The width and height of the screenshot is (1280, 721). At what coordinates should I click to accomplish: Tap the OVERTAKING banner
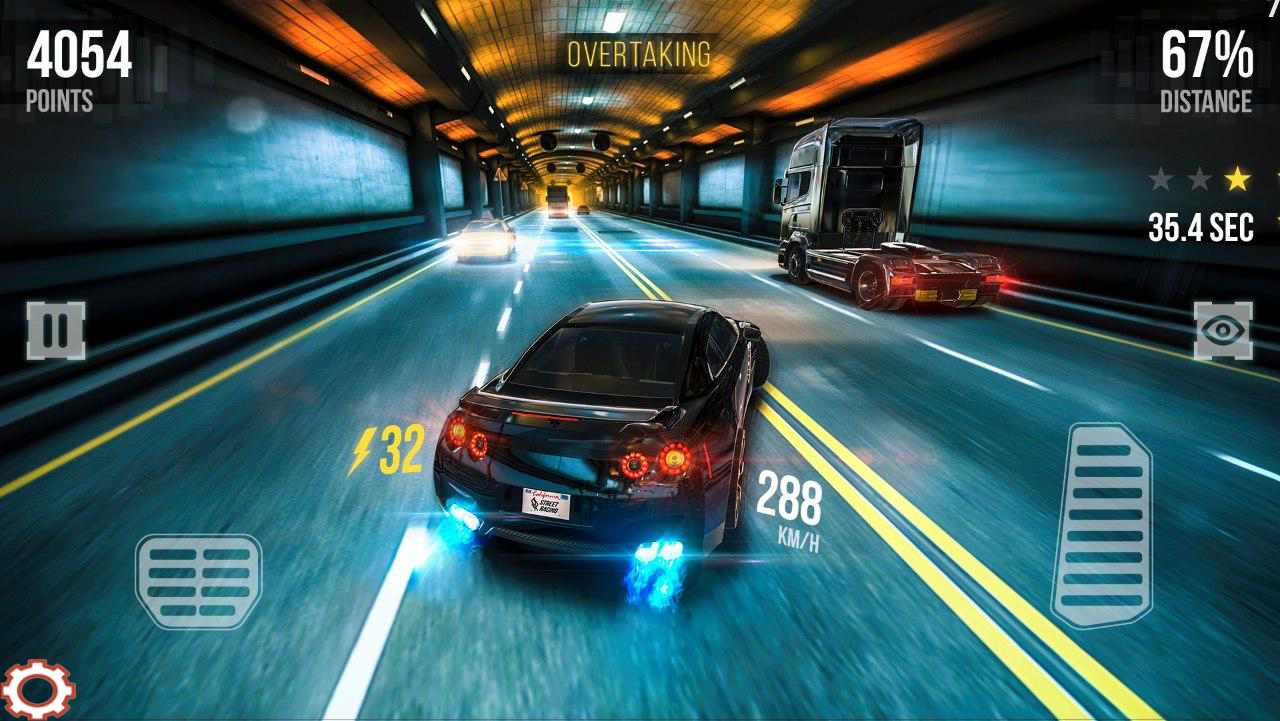pos(639,55)
